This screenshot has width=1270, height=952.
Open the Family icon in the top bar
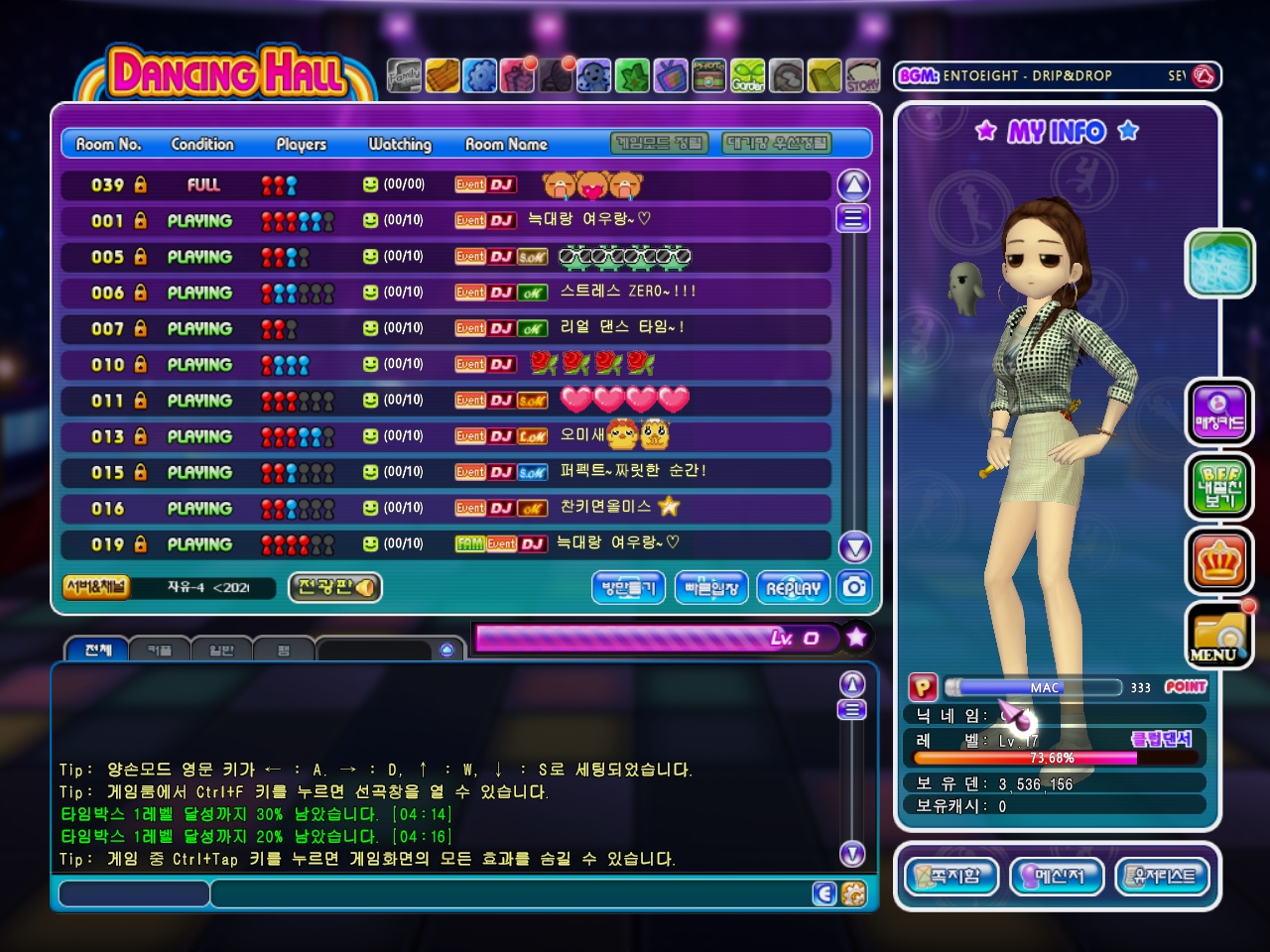pos(404,75)
